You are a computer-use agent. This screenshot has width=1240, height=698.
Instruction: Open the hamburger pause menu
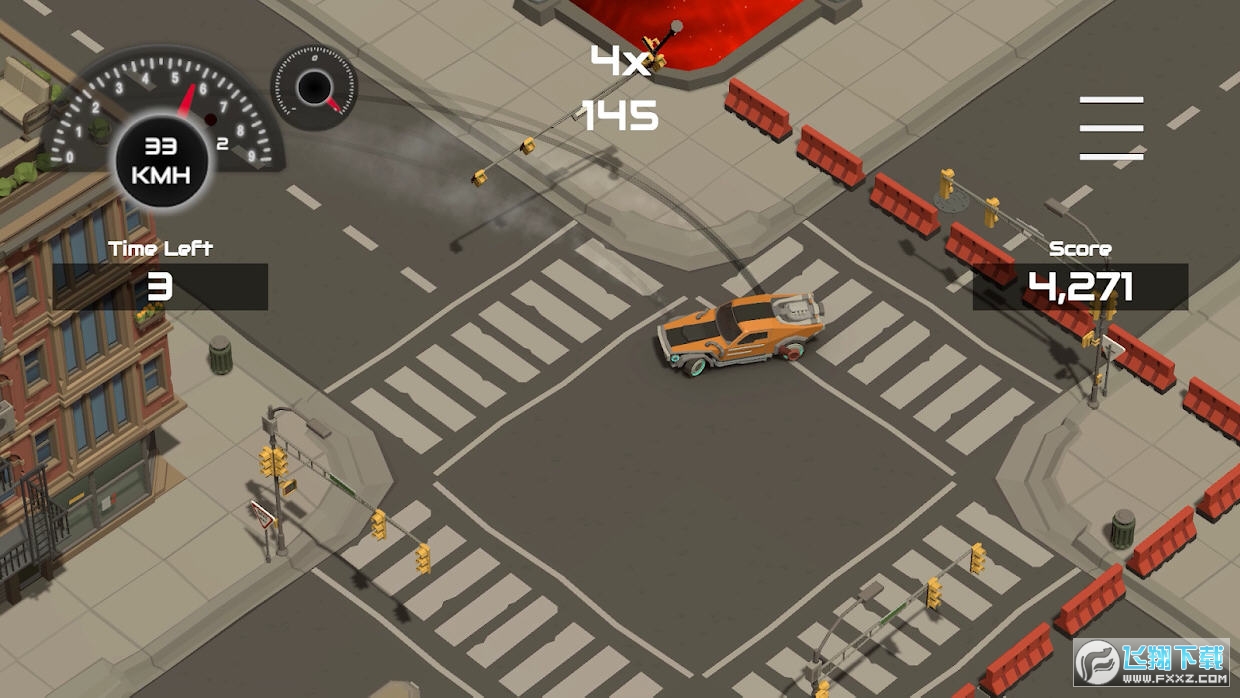pyautogui.click(x=1111, y=128)
